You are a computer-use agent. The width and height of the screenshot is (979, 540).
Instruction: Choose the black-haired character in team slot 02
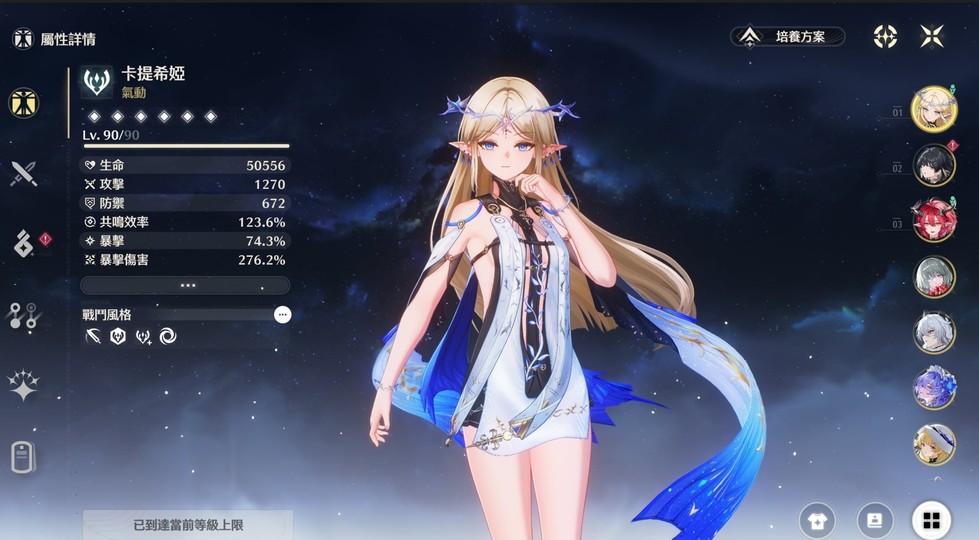click(934, 164)
